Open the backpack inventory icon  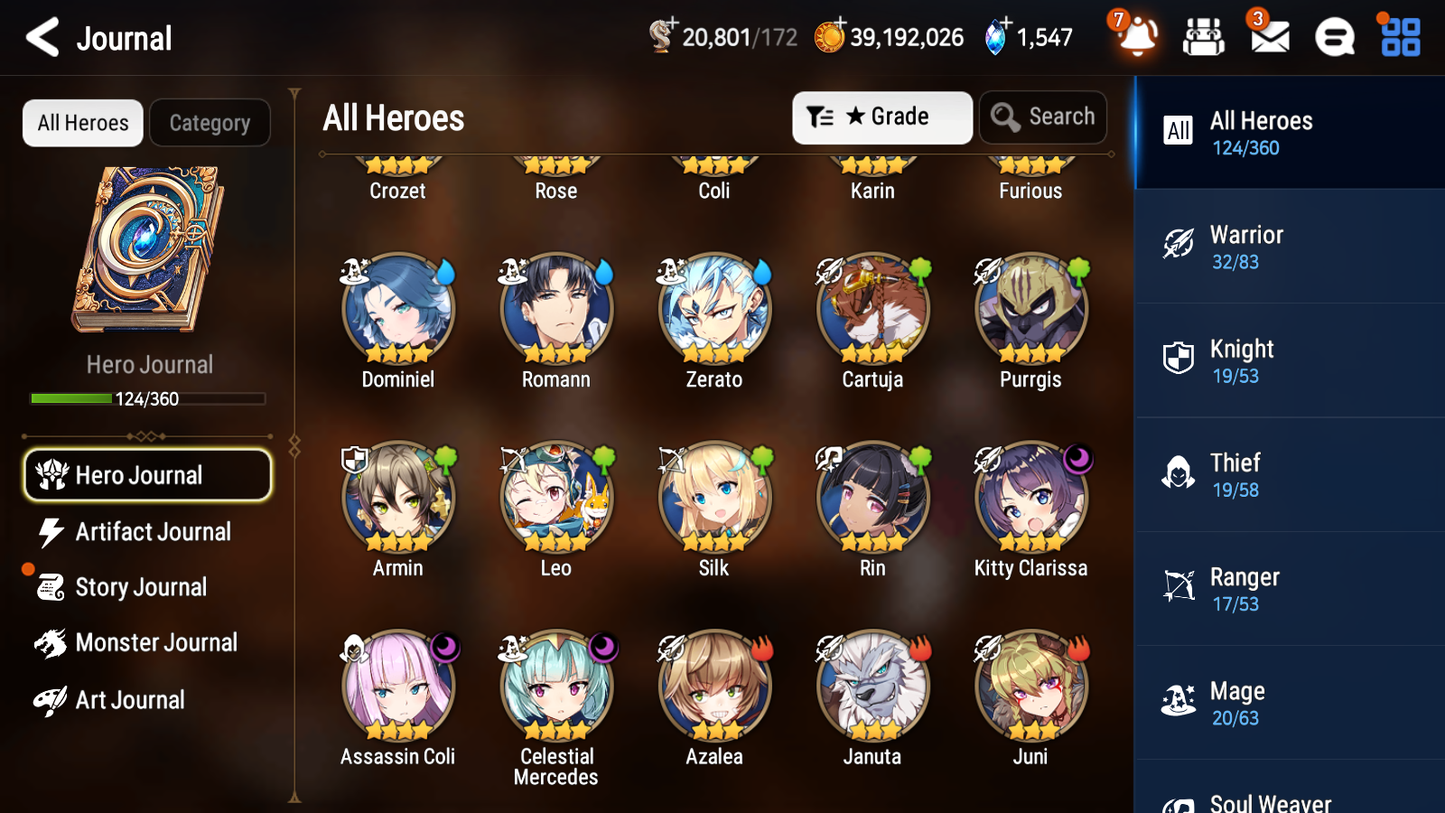tap(1203, 37)
